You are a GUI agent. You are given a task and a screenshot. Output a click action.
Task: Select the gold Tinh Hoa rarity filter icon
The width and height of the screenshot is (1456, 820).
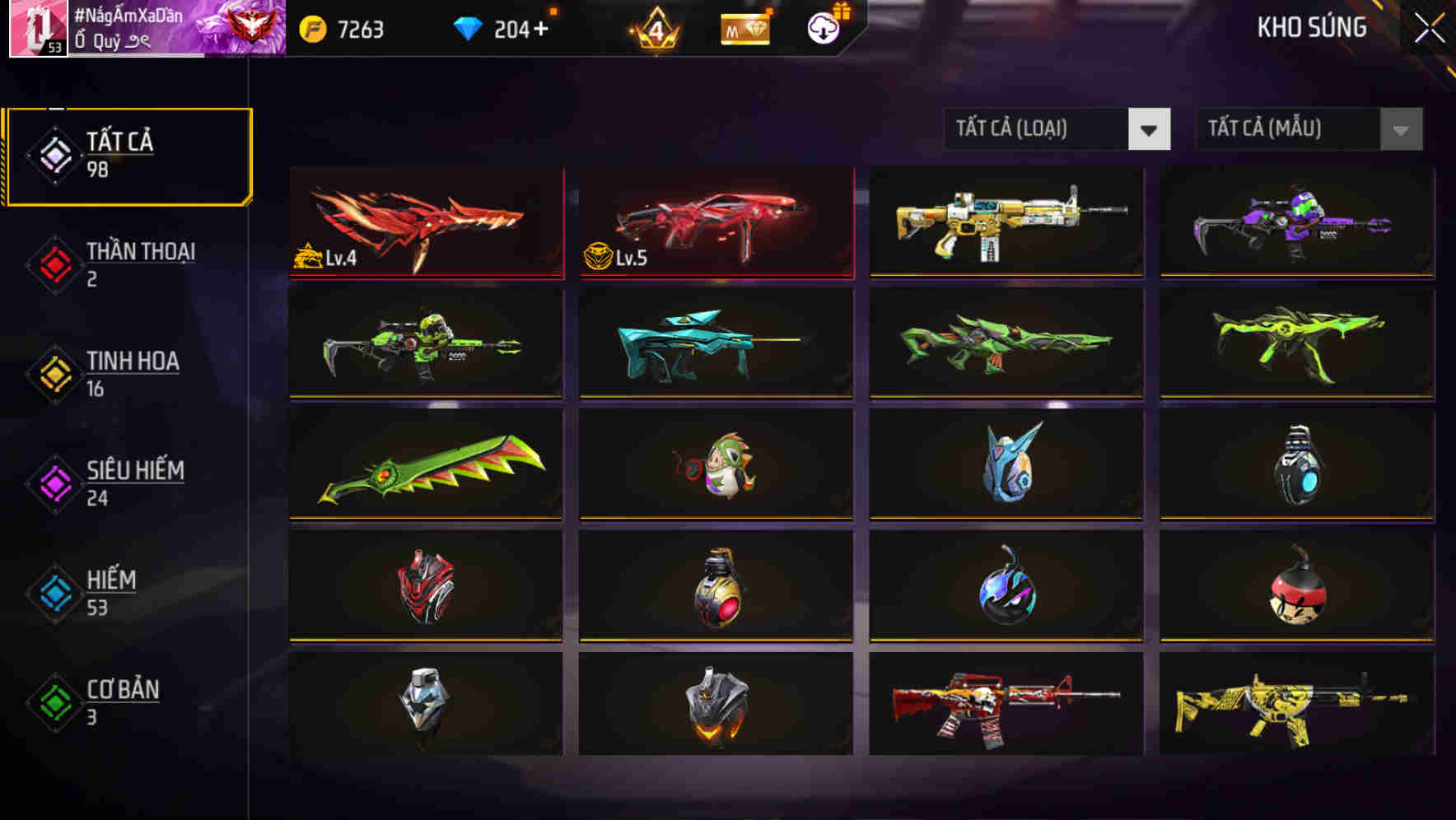(x=54, y=372)
